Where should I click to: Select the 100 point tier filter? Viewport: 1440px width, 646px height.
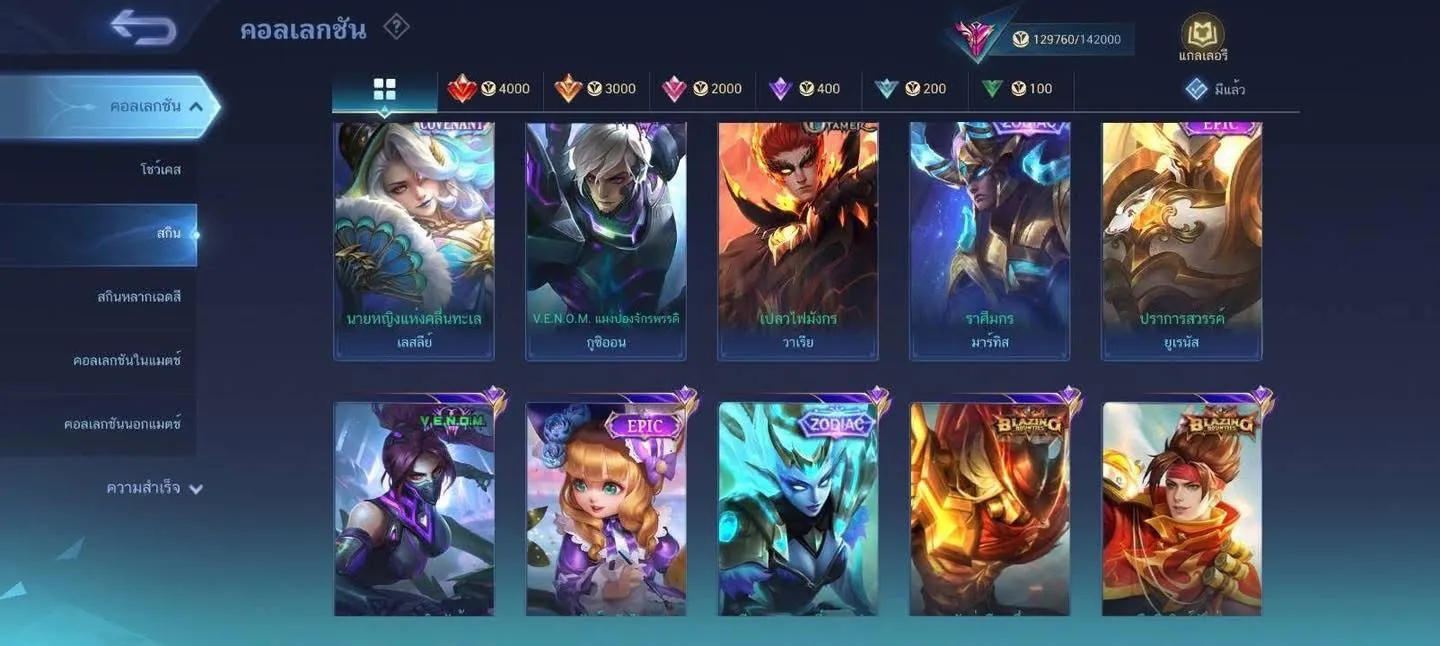pyautogui.click(x=1018, y=89)
